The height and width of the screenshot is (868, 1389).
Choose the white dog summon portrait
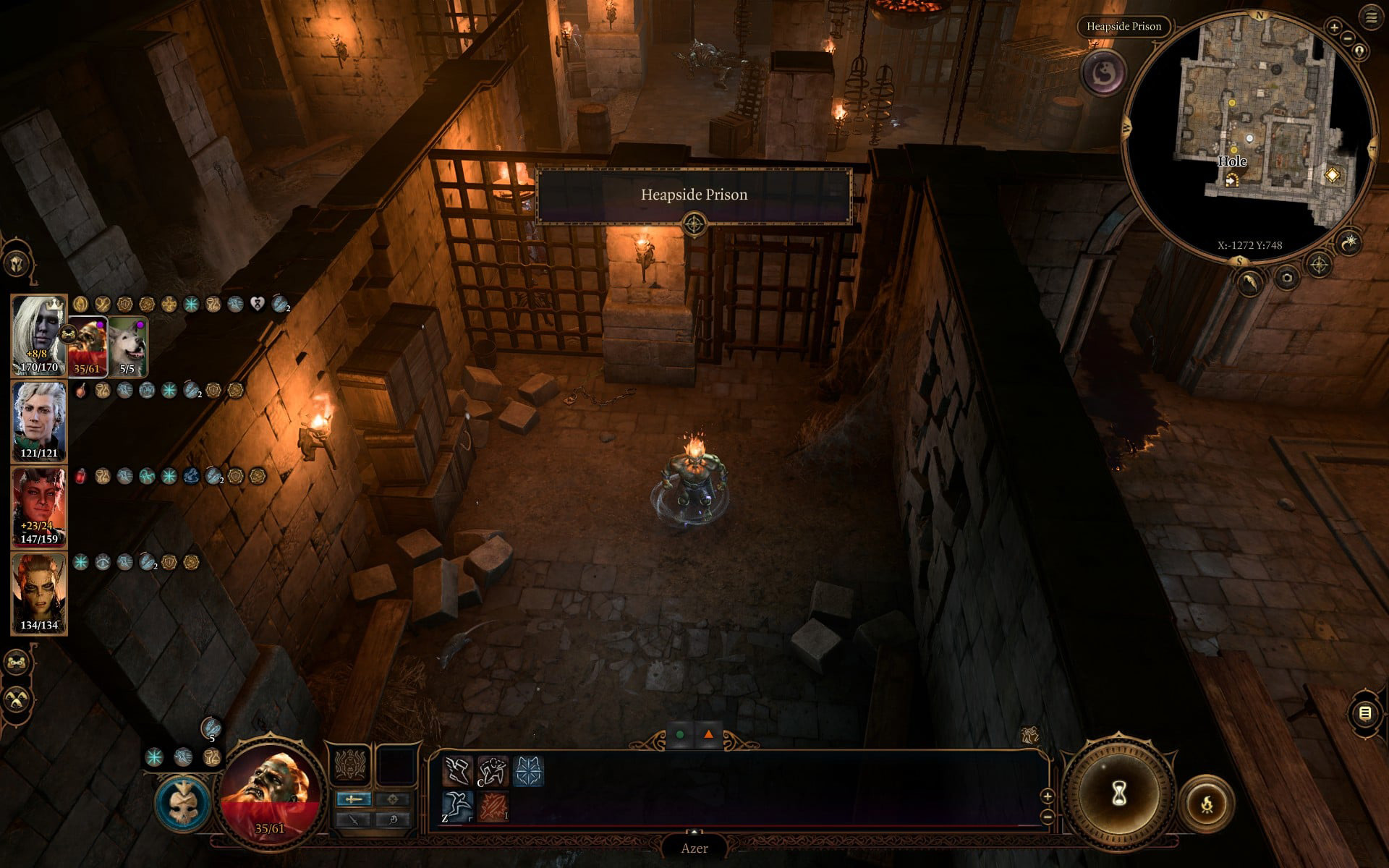click(x=128, y=346)
